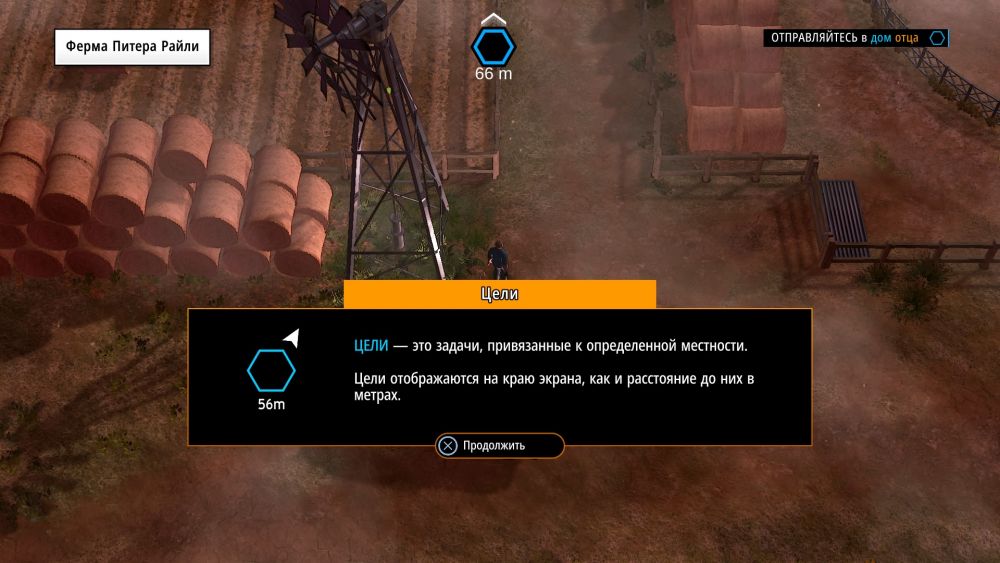Select the objective tracker "Отправляйтесь в дом отца"
1000x563 pixels.
tap(855, 38)
